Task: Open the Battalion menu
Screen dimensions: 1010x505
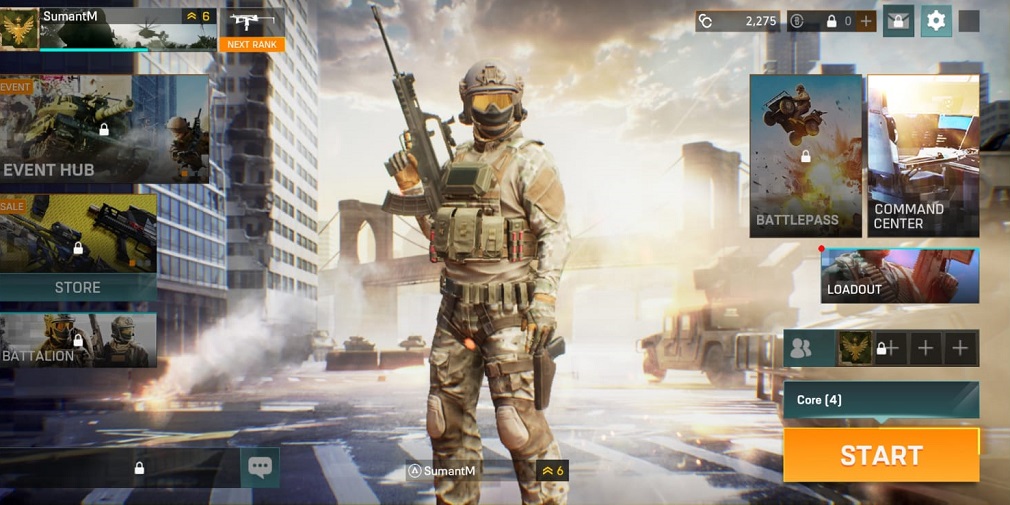Action: [78, 341]
